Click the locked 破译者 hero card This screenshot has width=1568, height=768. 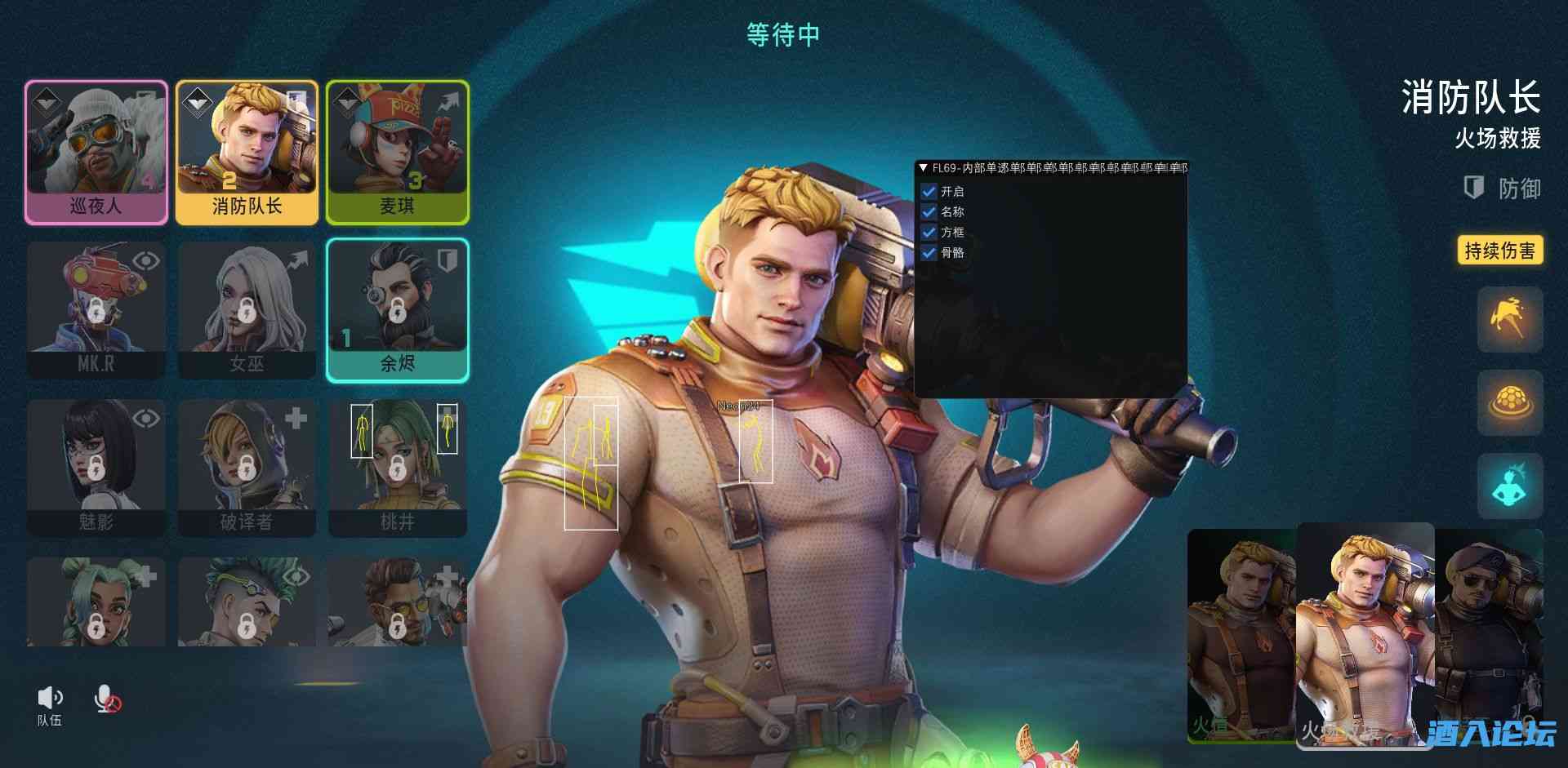click(x=247, y=468)
